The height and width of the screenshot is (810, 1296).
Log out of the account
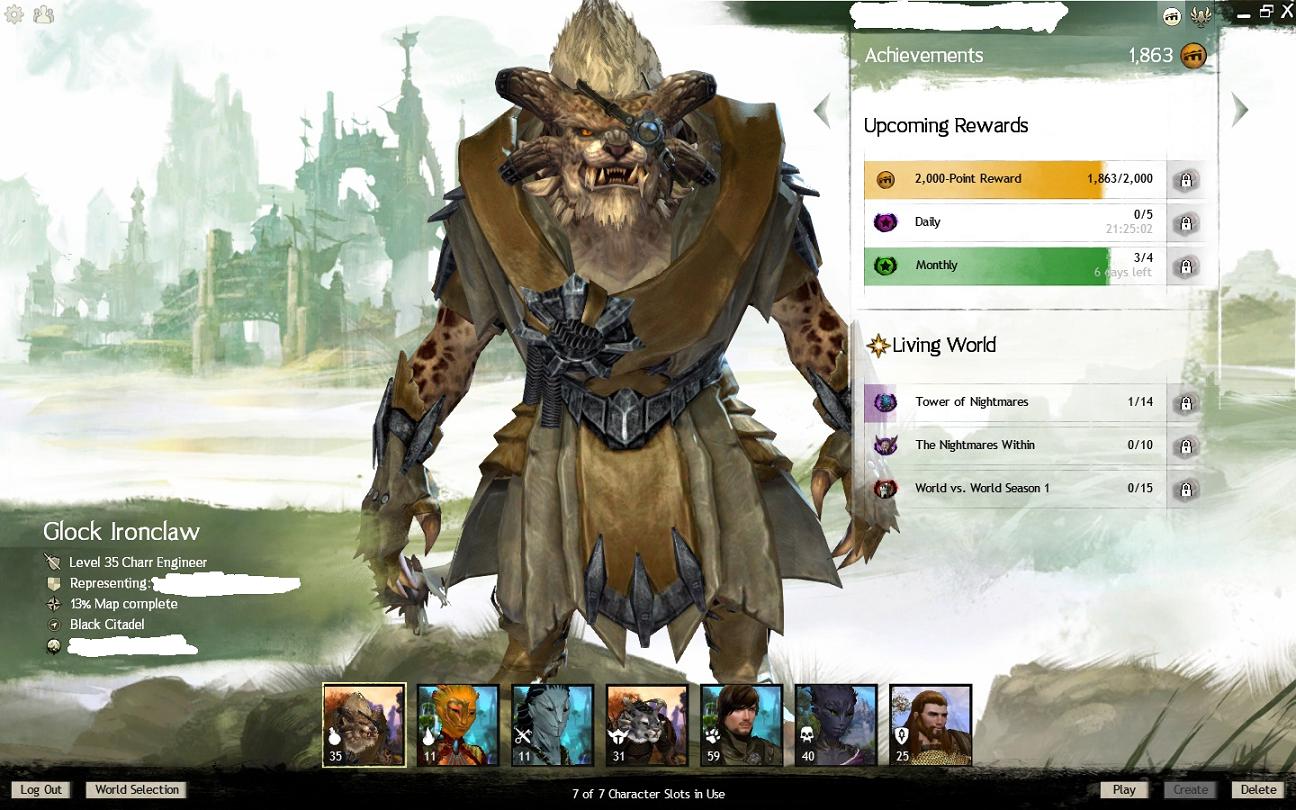(41, 790)
